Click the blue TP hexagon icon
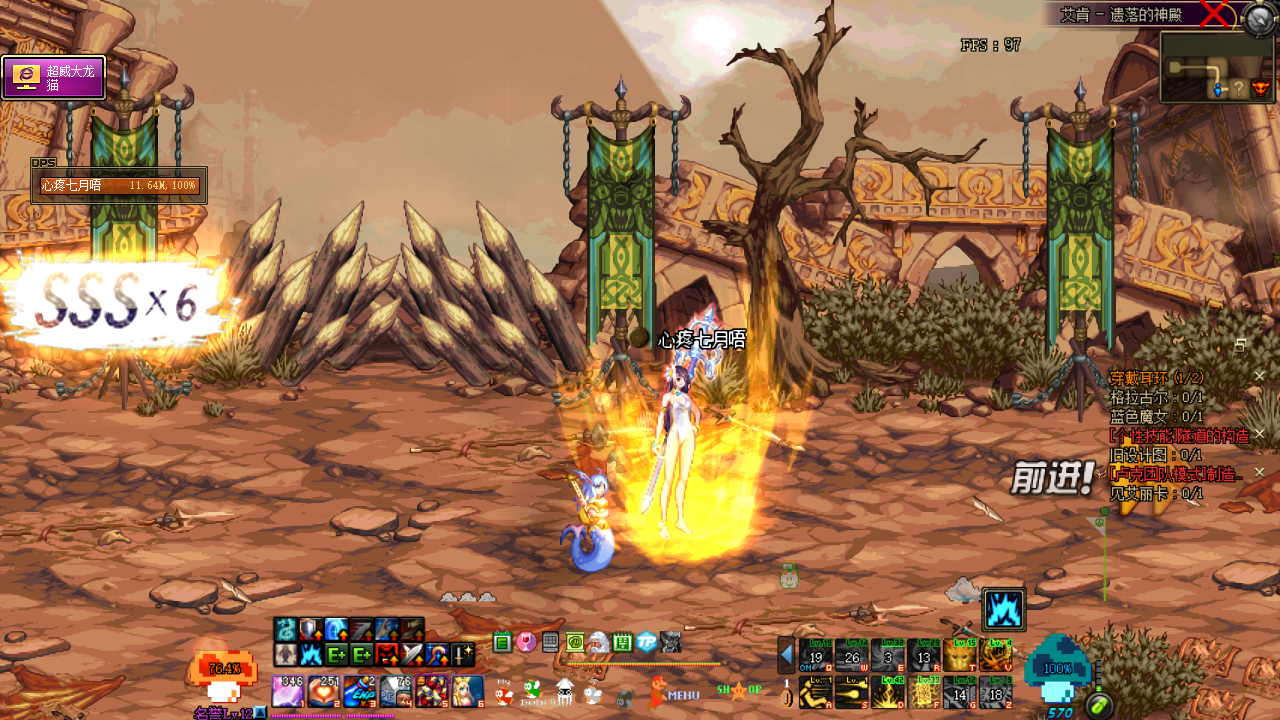Screen dimensions: 1280x720 pyautogui.click(x=647, y=642)
